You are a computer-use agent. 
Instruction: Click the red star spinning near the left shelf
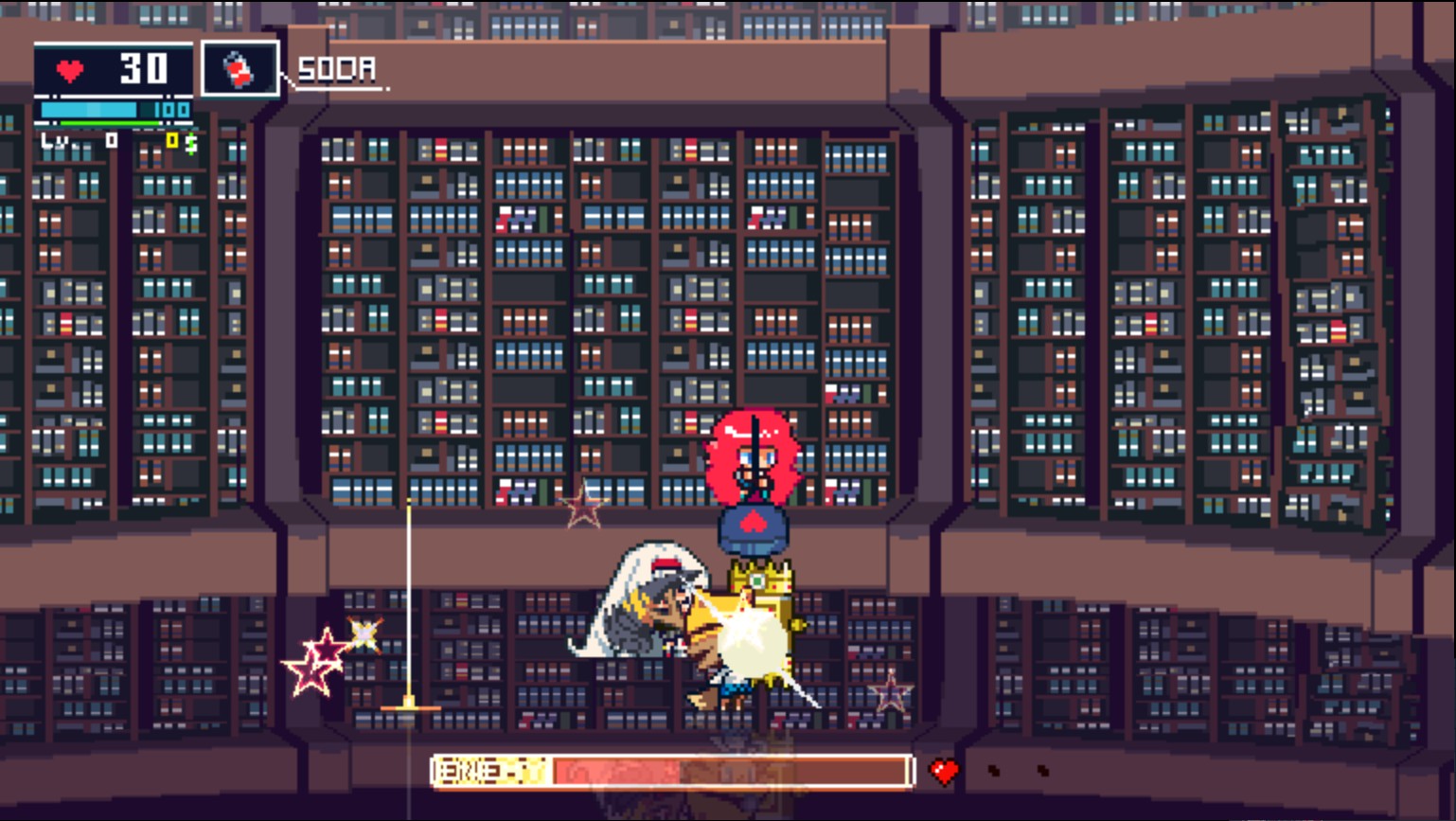point(313,665)
